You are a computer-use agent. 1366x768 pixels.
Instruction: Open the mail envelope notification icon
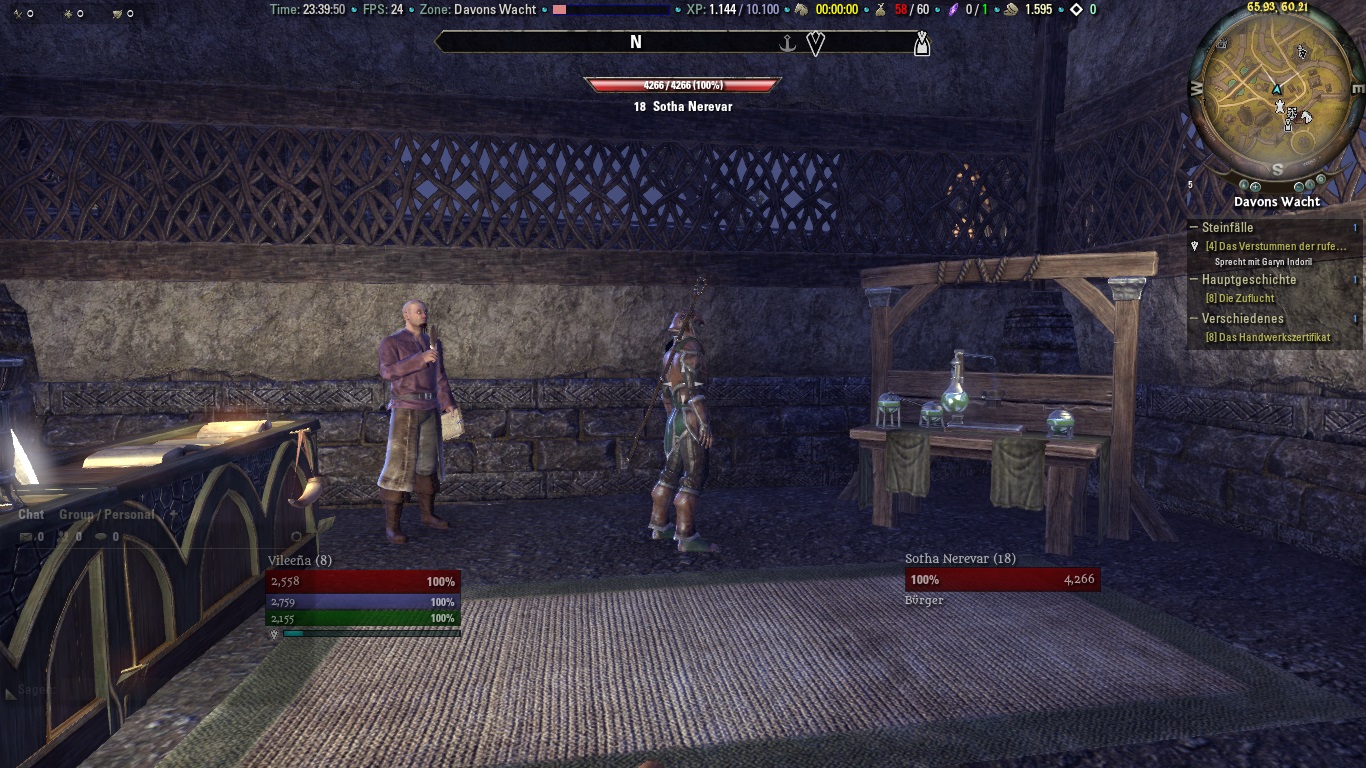click(26, 537)
